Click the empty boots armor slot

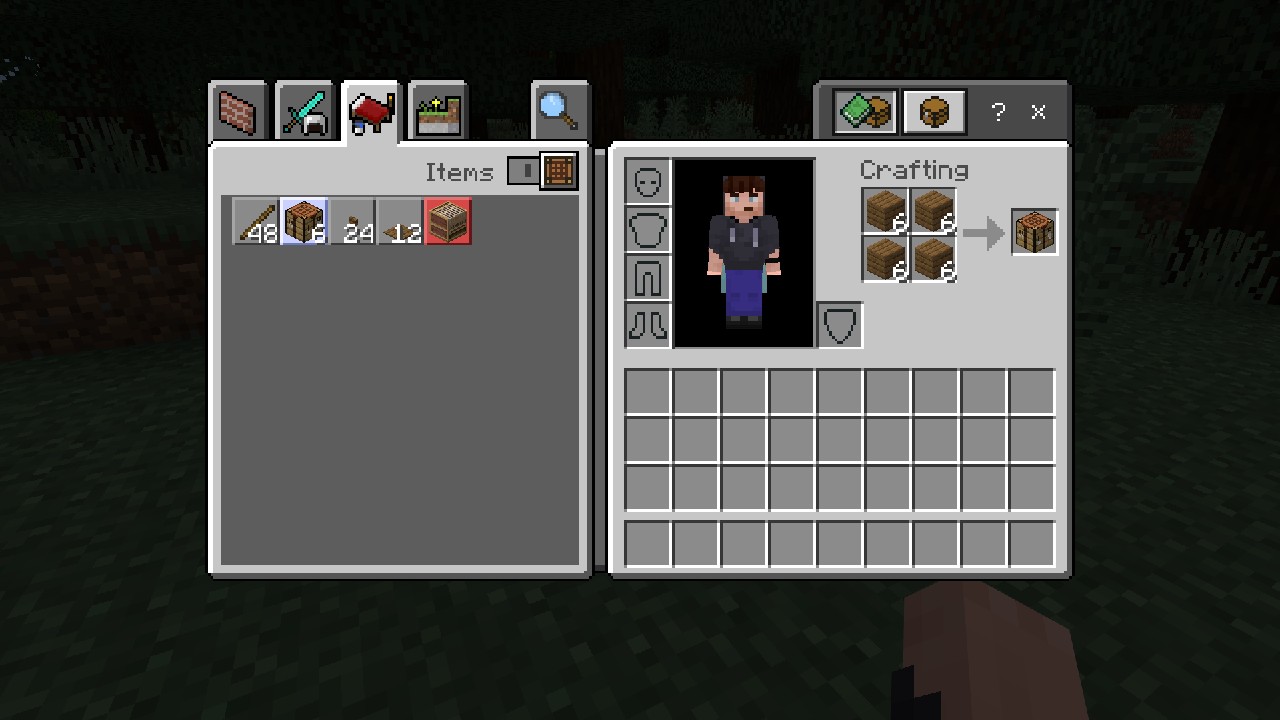click(x=647, y=324)
